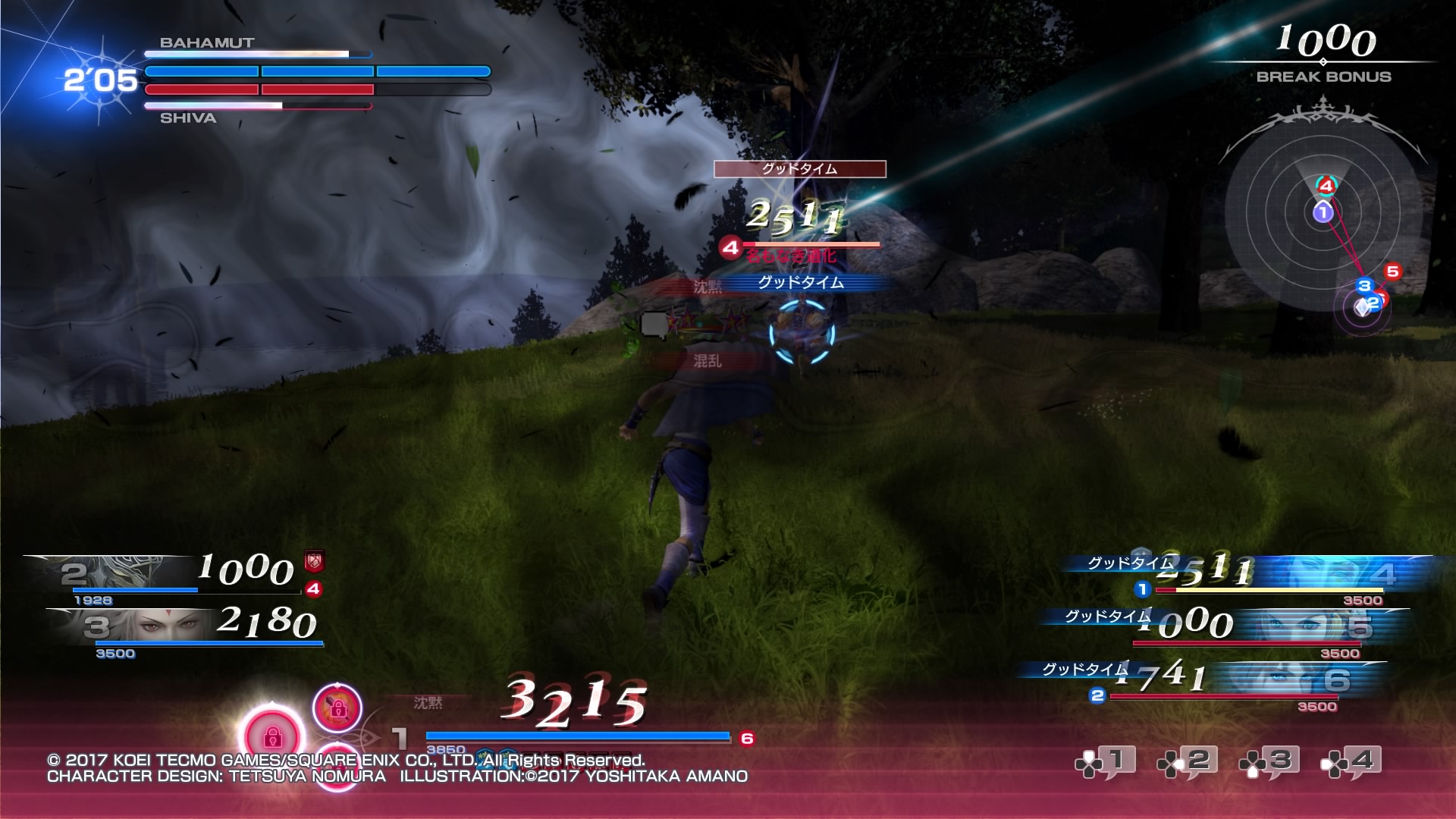This screenshot has width=1456, height=819.
Task: Click the blue lock-on target reticle
Action: (802, 333)
